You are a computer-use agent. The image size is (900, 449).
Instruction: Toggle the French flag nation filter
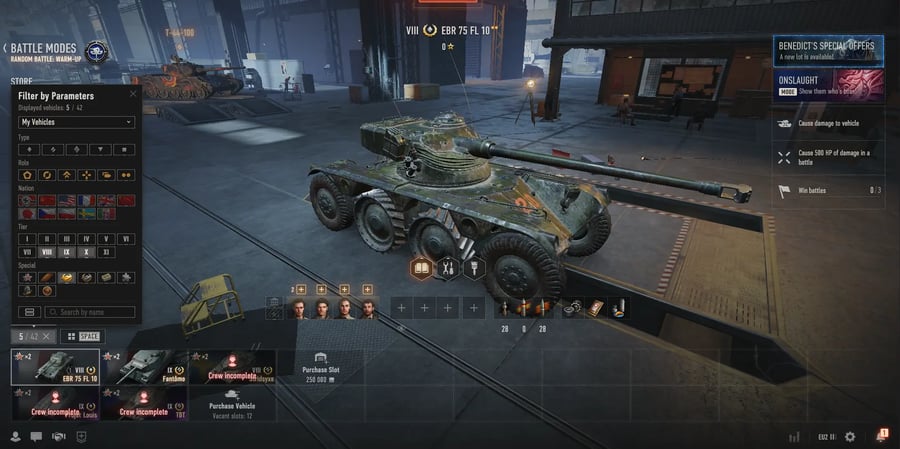coord(86,200)
